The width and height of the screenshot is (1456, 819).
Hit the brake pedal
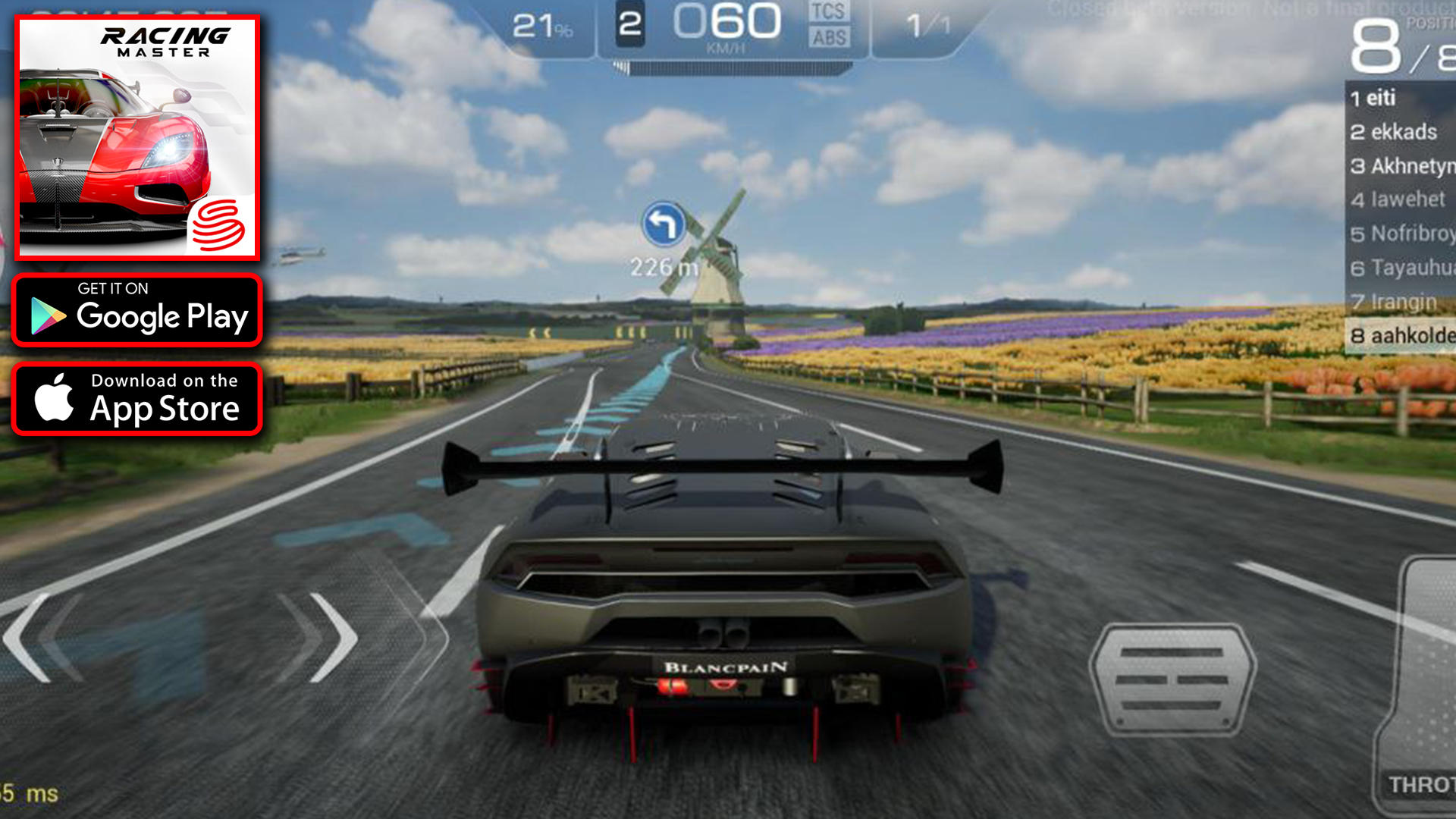click(1172, 679)
